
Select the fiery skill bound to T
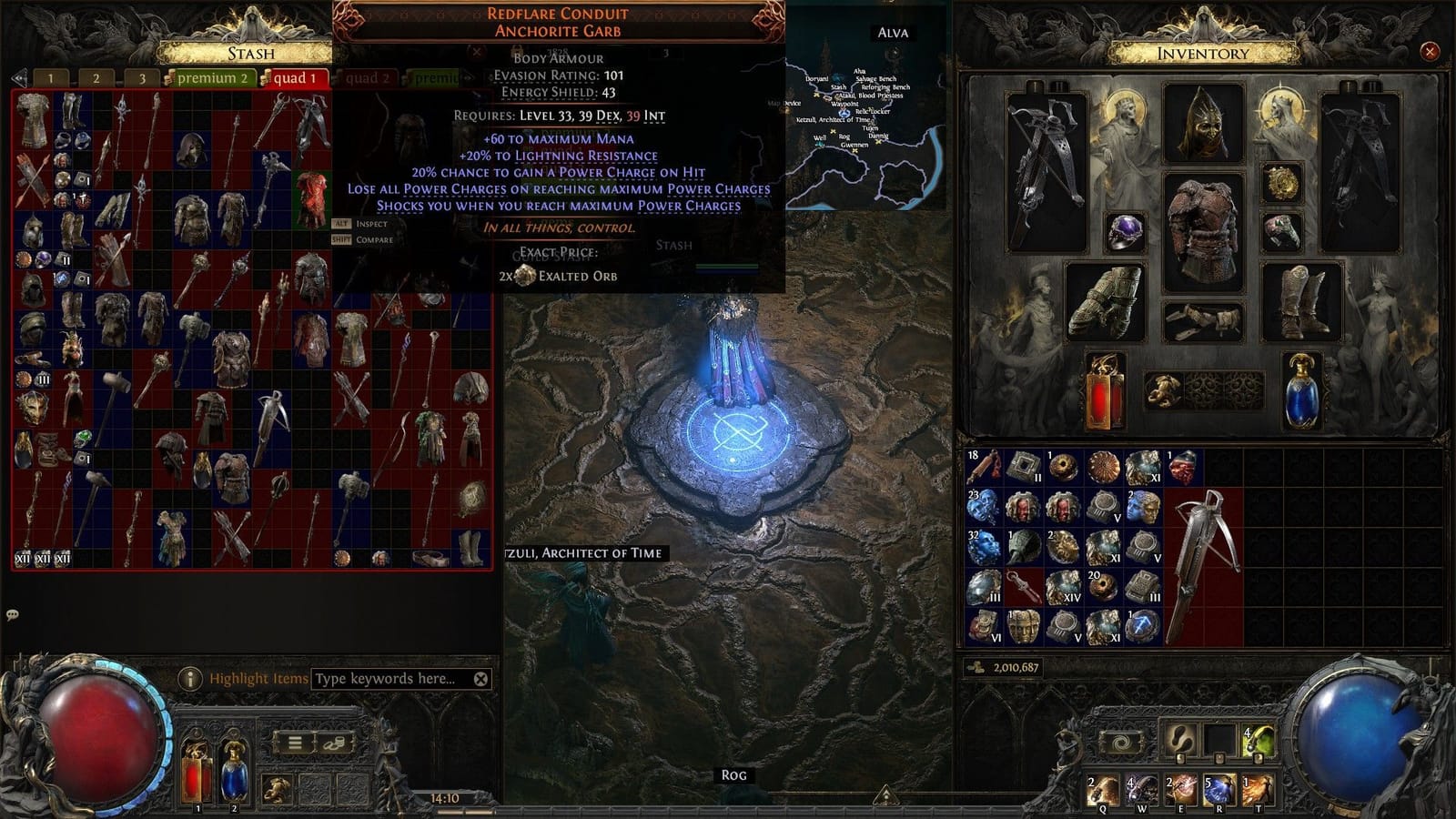point(1259,790)
